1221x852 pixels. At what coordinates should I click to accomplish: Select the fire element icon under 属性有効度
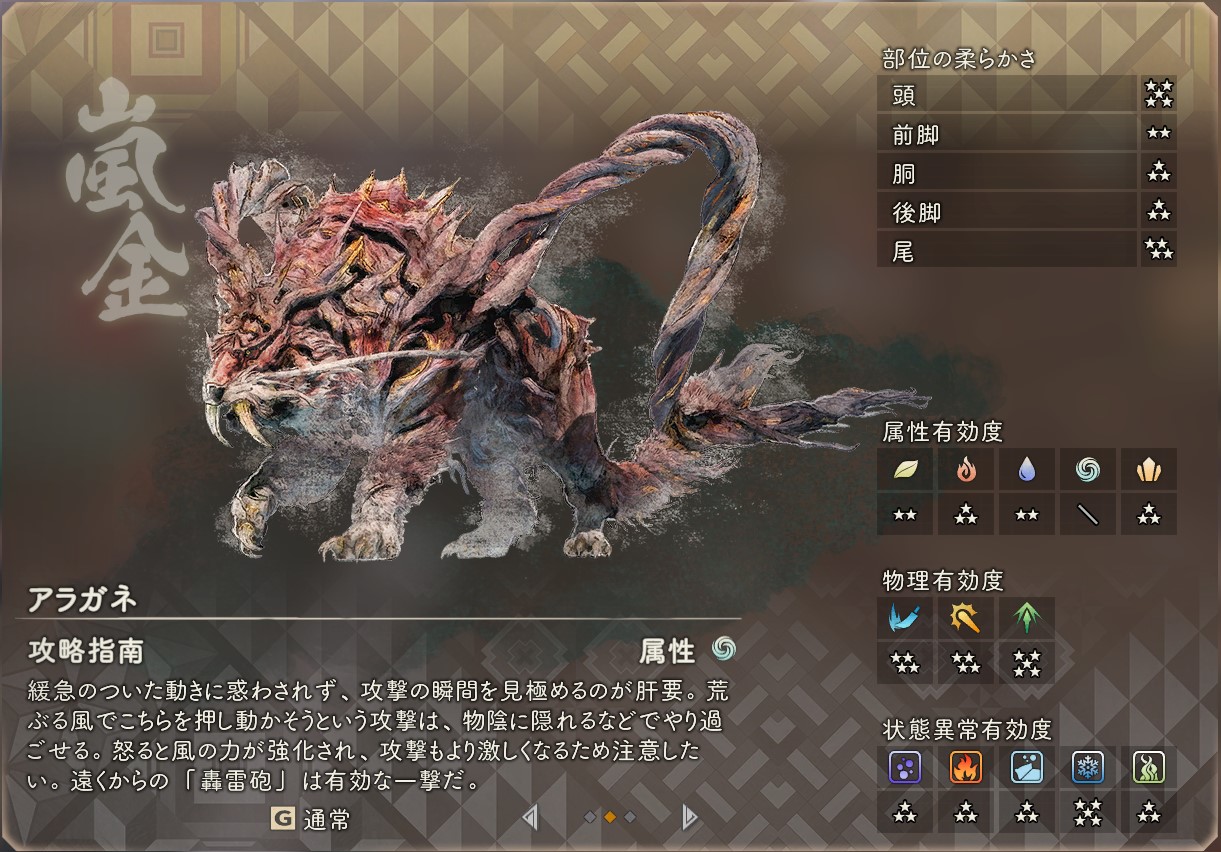(x=966, y=469)
